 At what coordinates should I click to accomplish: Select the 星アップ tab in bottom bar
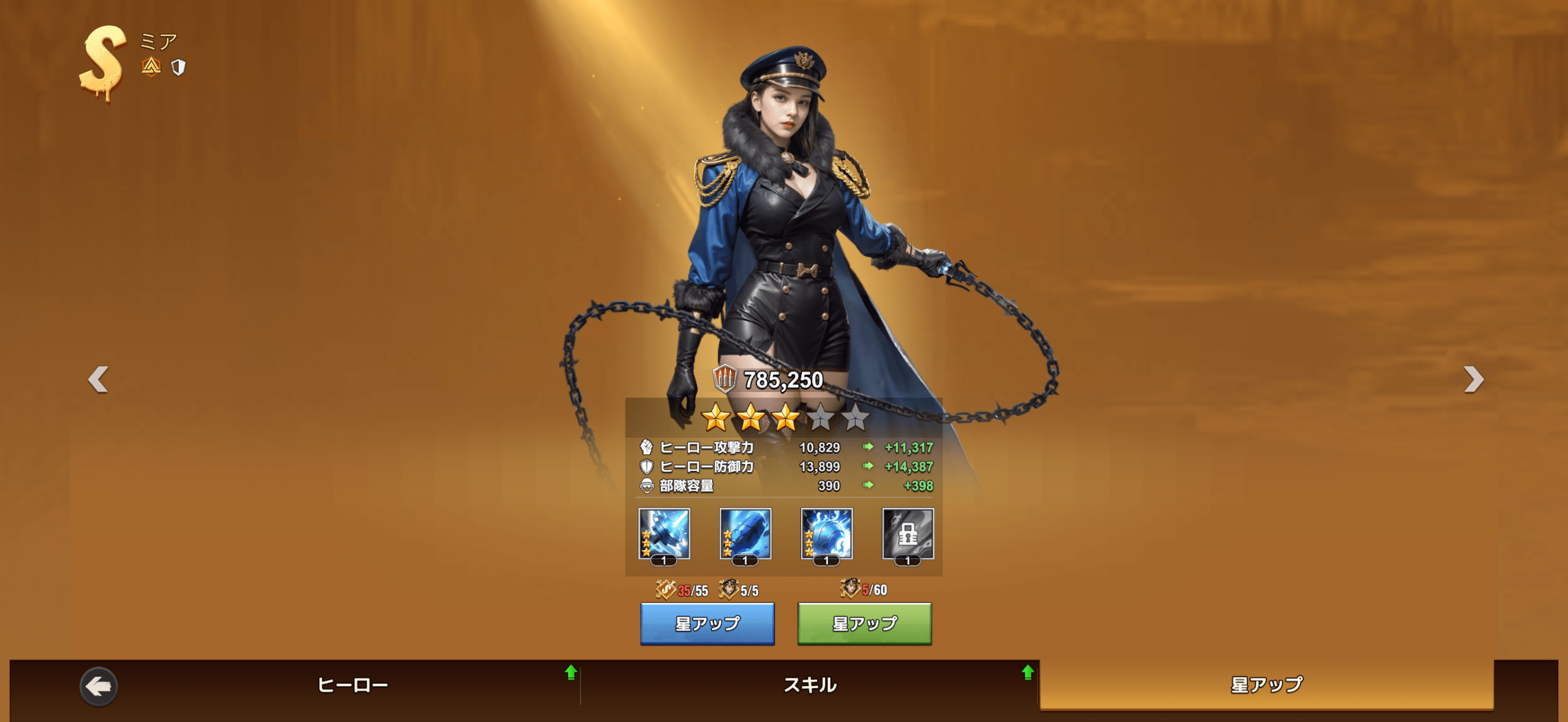tap(1267, 685)
